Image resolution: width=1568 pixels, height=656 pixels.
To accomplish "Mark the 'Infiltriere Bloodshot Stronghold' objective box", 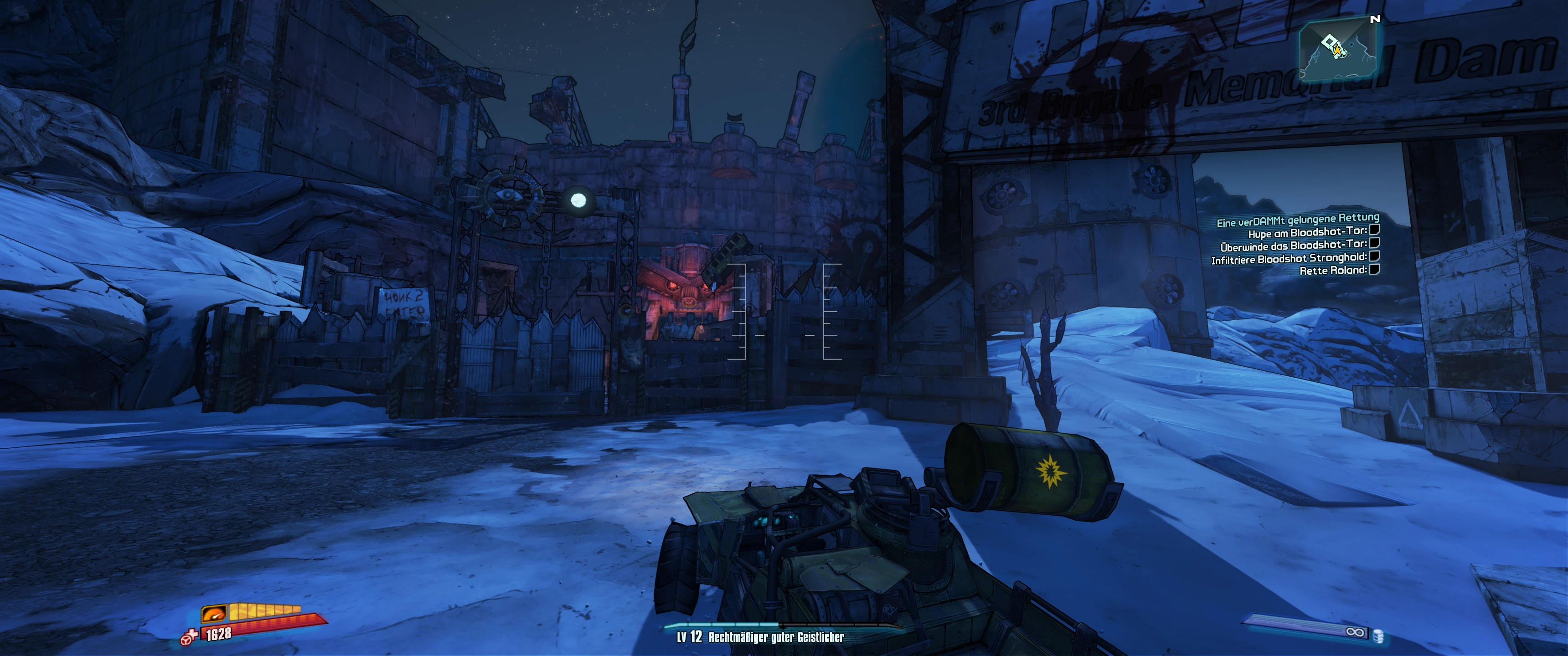I will 1374,256.
